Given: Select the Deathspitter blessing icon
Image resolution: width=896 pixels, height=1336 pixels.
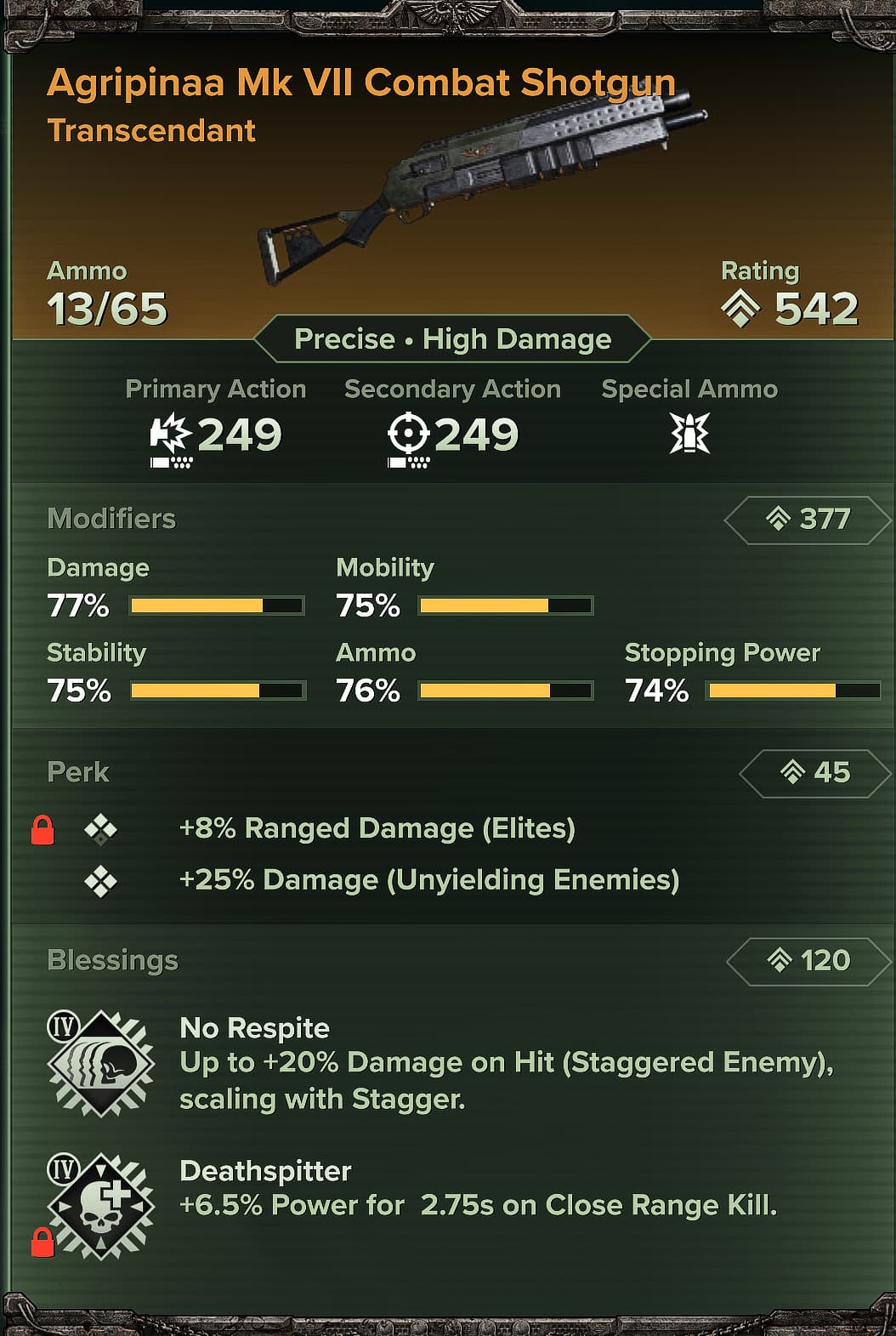Looking at the screenshot, I should pos(102,1206).
